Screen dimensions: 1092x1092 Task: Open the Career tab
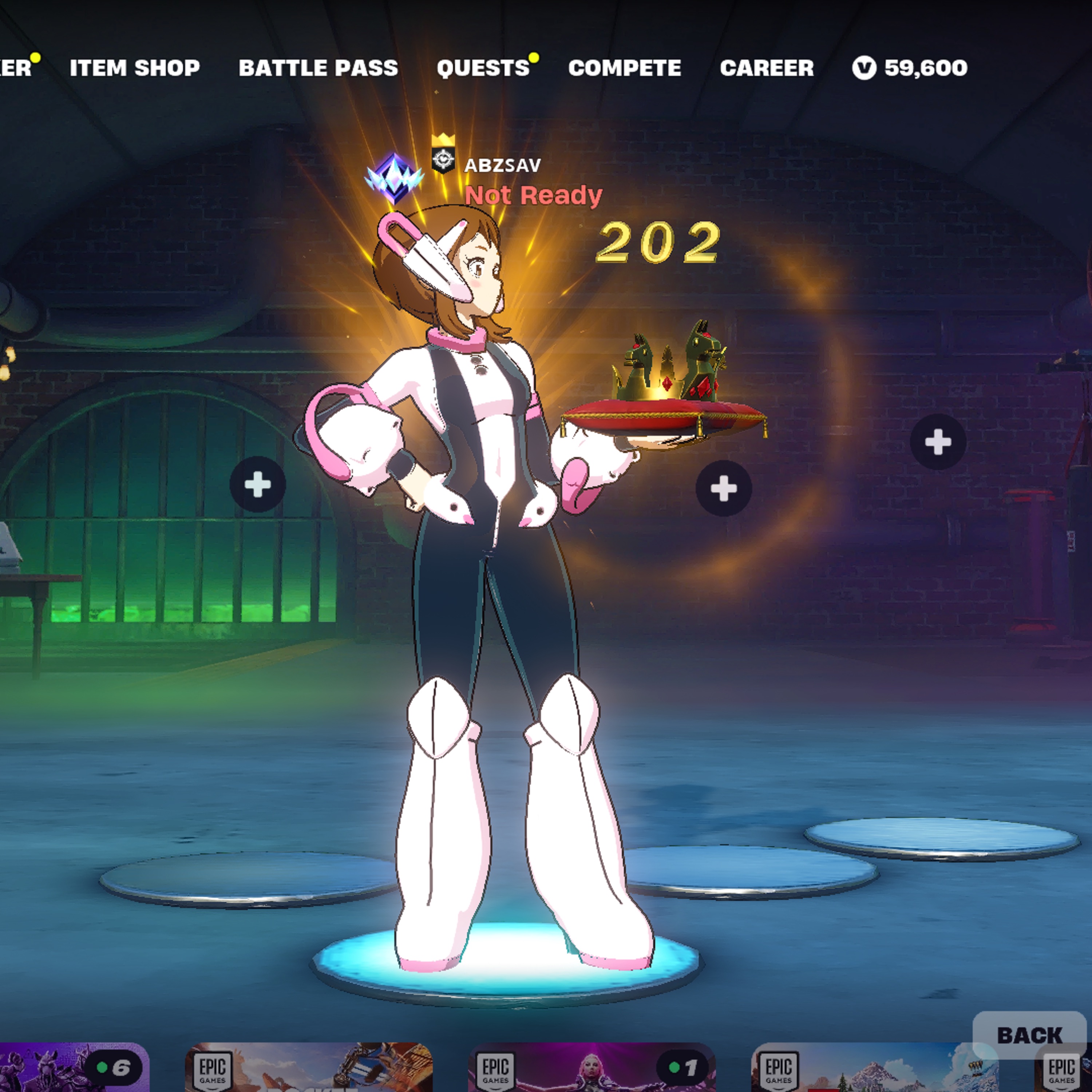click(x=767, y=68)
